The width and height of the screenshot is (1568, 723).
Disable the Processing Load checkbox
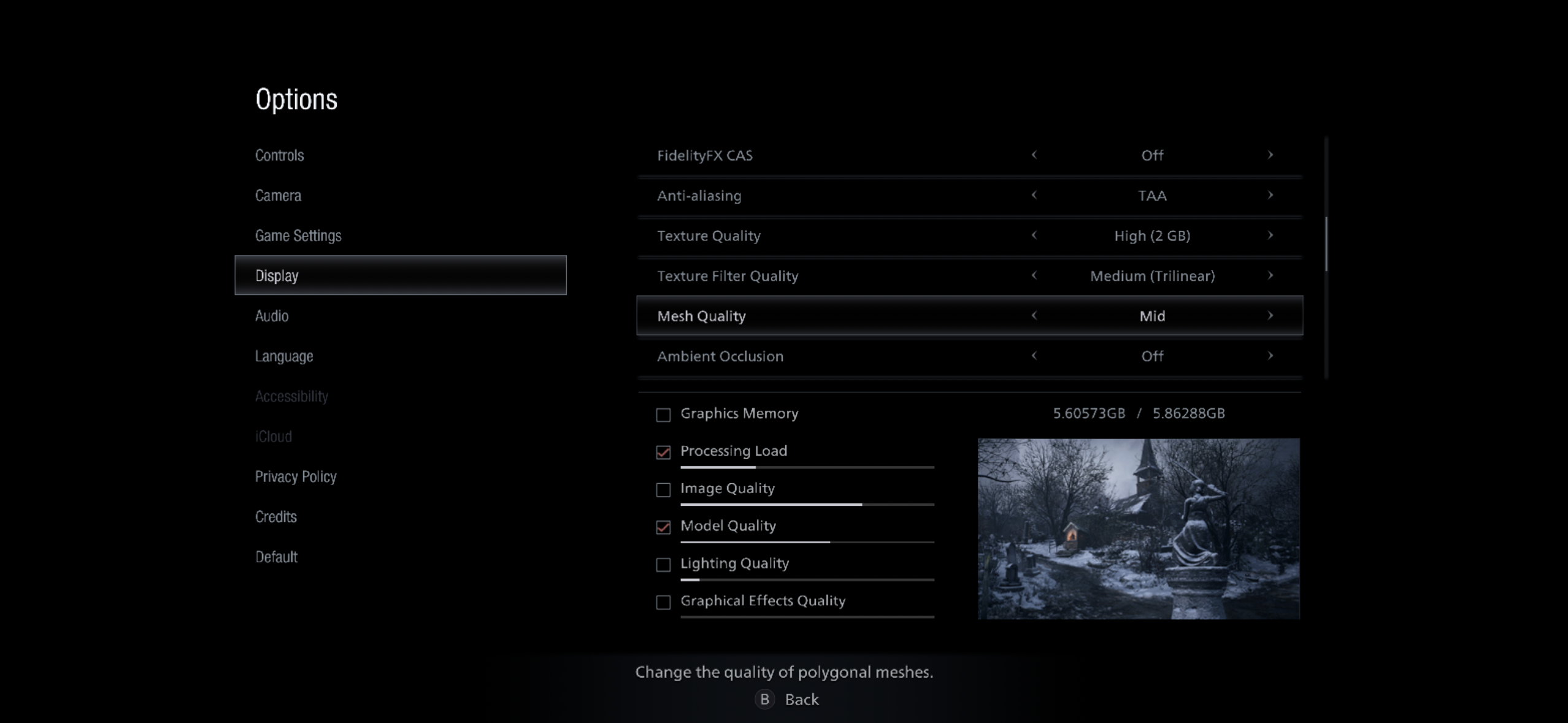coord(663,452)
